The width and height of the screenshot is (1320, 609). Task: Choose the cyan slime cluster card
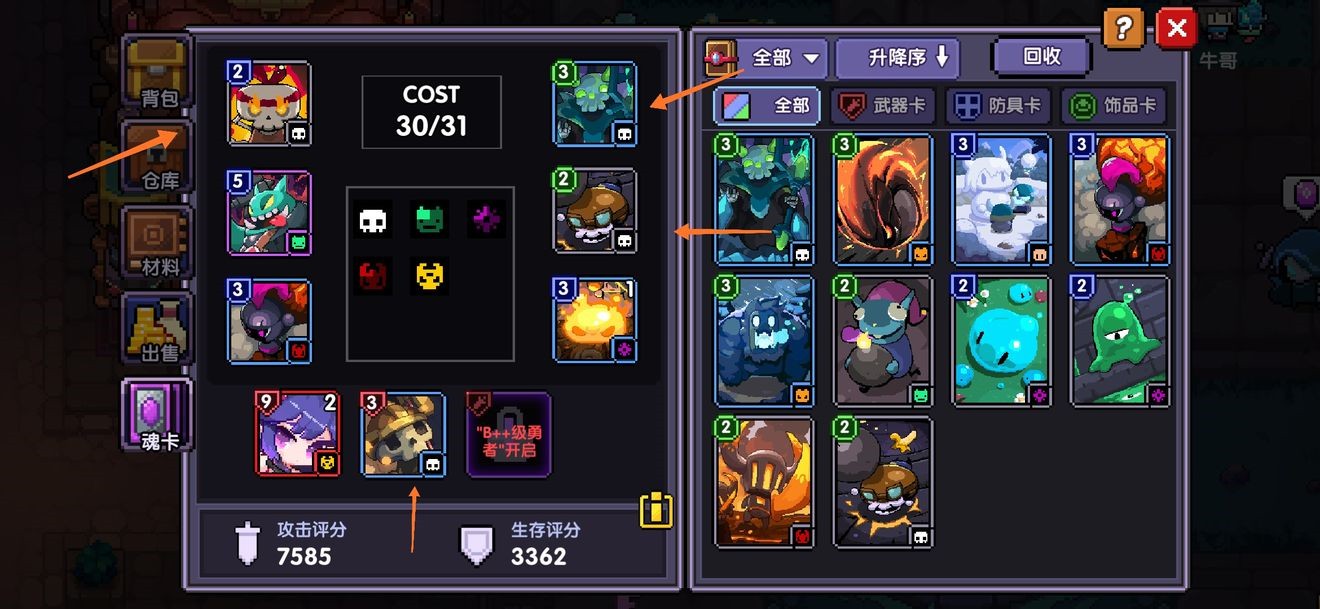tap(1001, 341)
